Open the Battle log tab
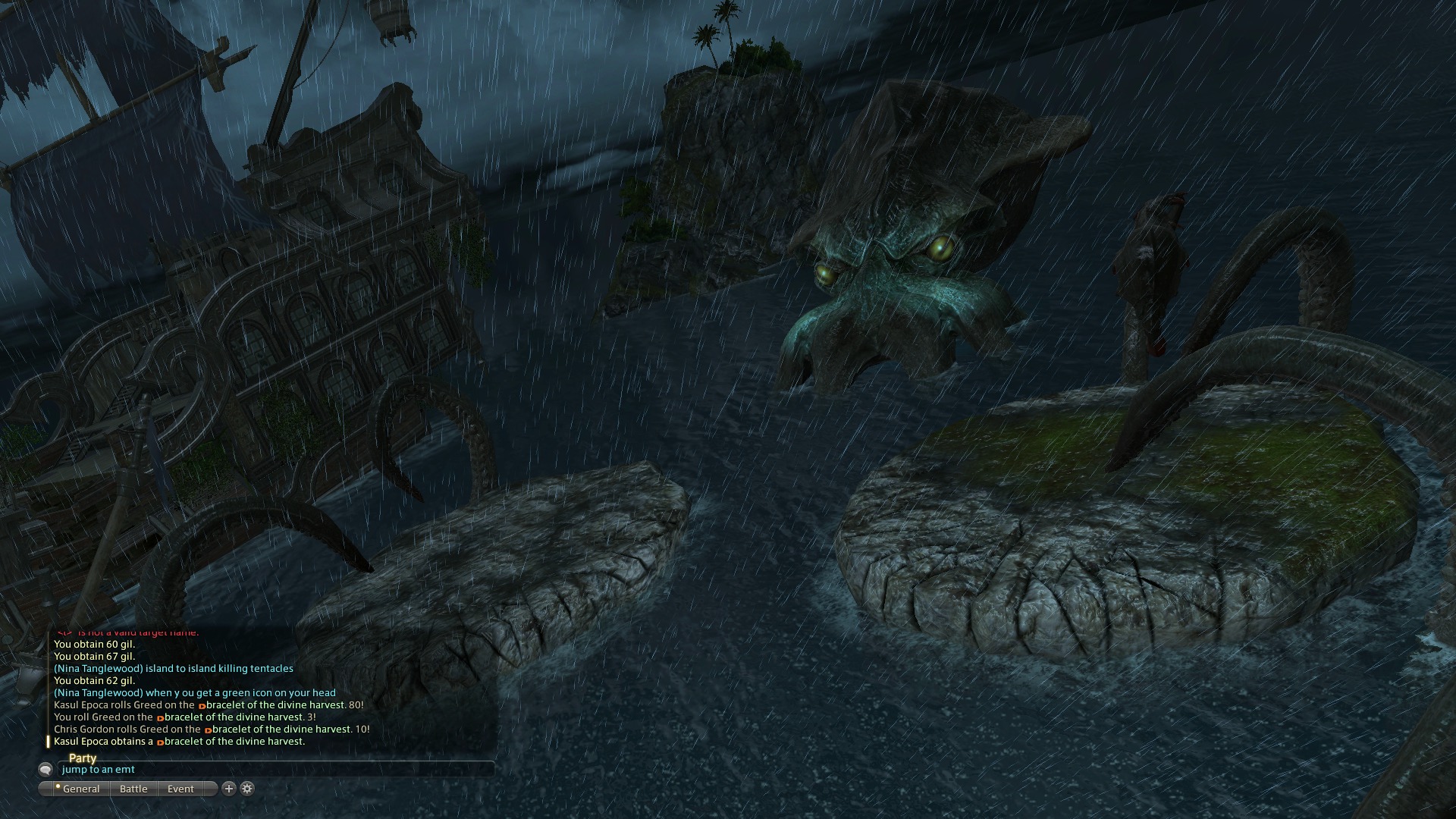The width and height of the screenshot is (1456, 819). click(133, 789)
